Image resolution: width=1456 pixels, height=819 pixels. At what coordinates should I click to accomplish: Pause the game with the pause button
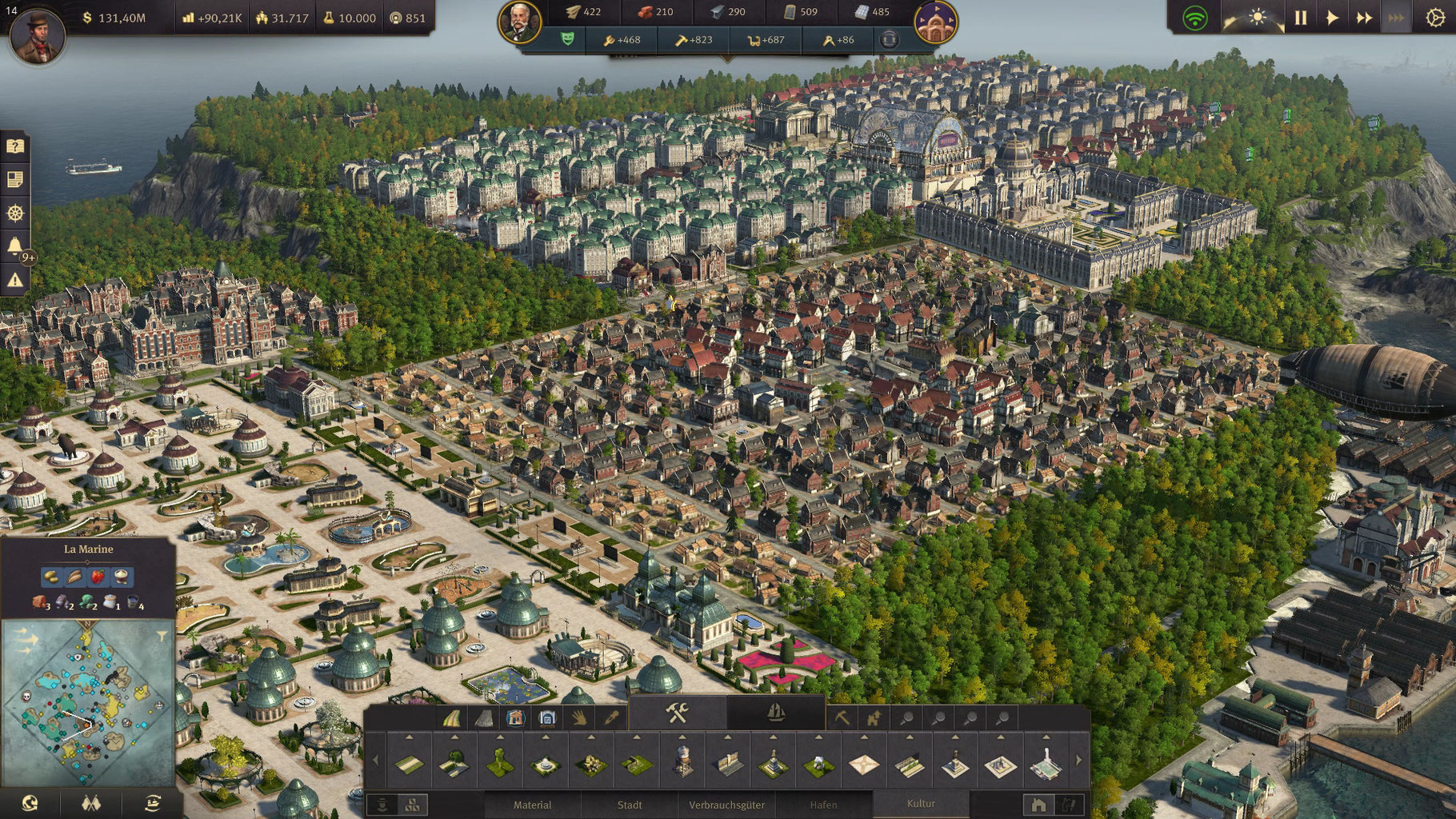point(1300,18)
